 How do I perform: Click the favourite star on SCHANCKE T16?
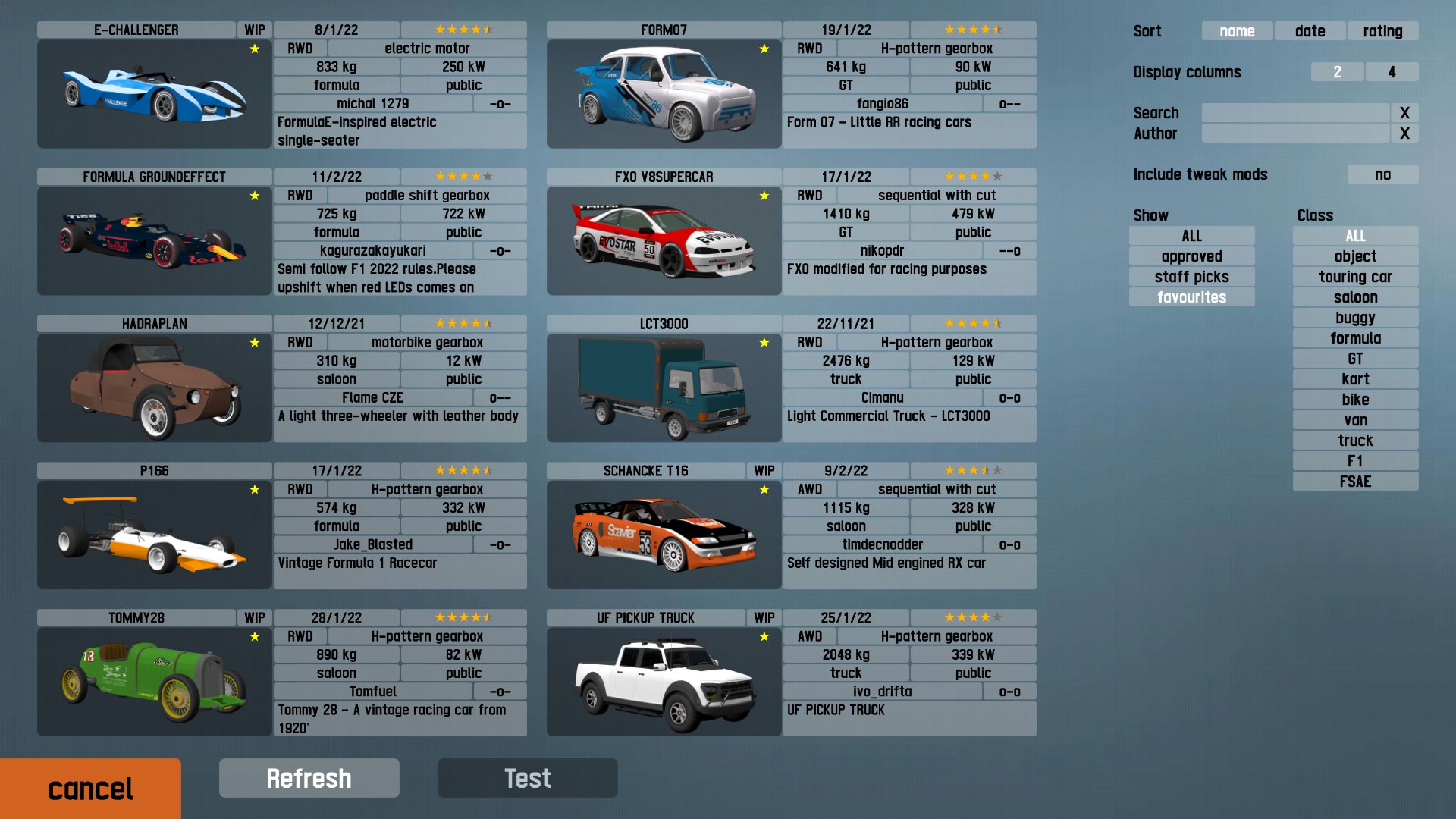click(x=763, y=489)
